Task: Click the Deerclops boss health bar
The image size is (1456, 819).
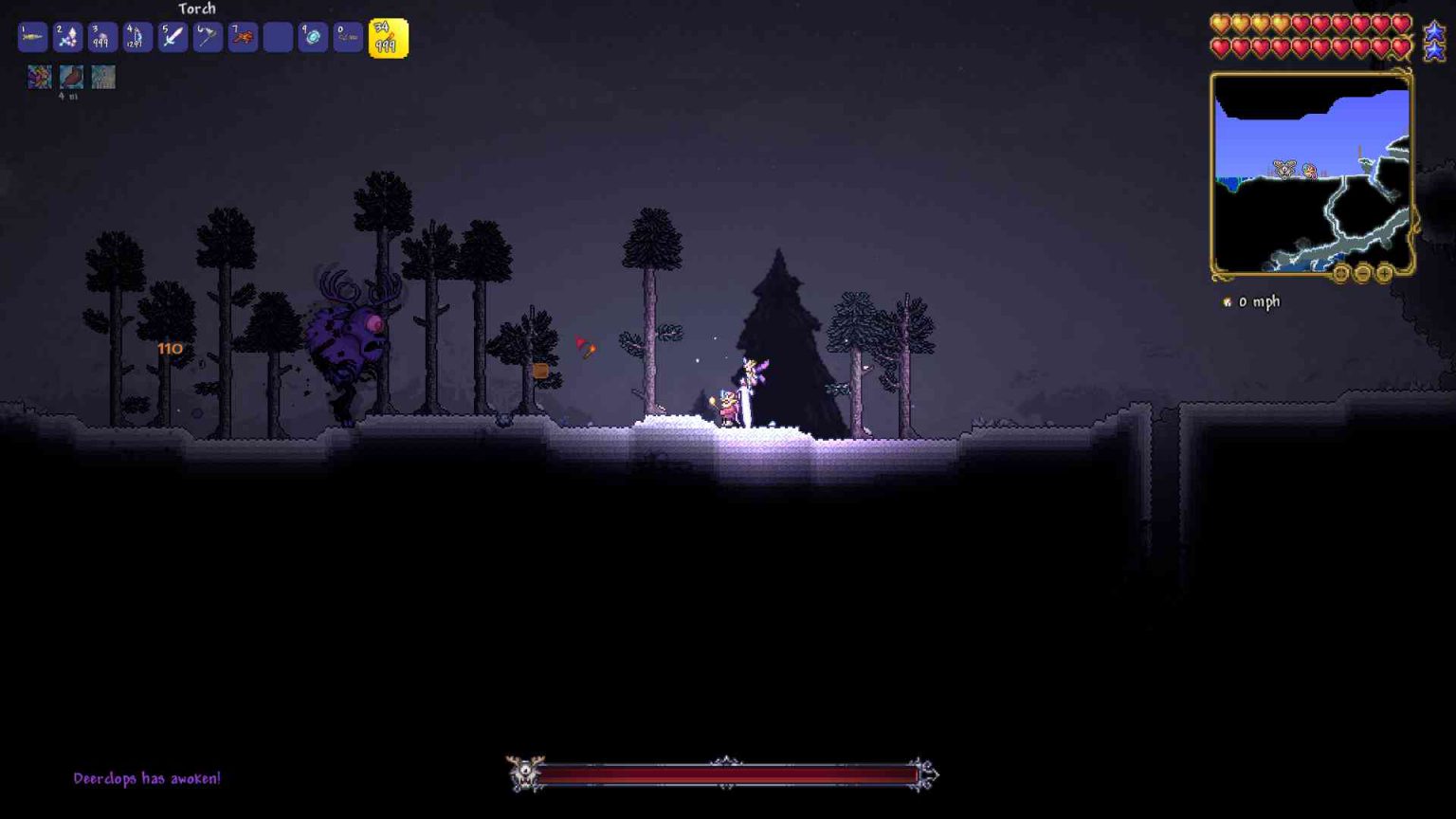Action: (x=725, y=773)
